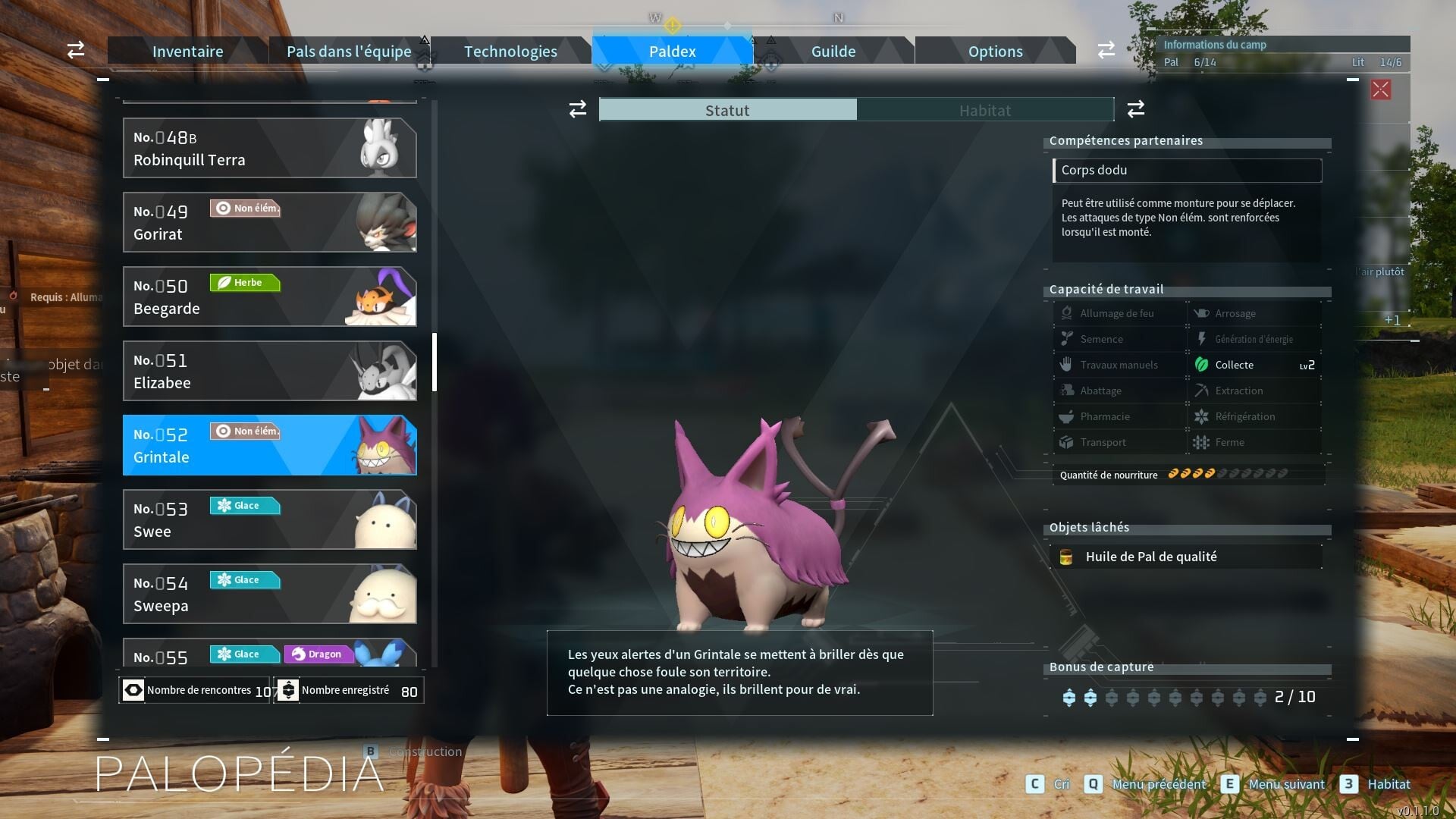Show the Statut sub-tab
Viewport: 1456px width, 819px height.
point(727,111)
